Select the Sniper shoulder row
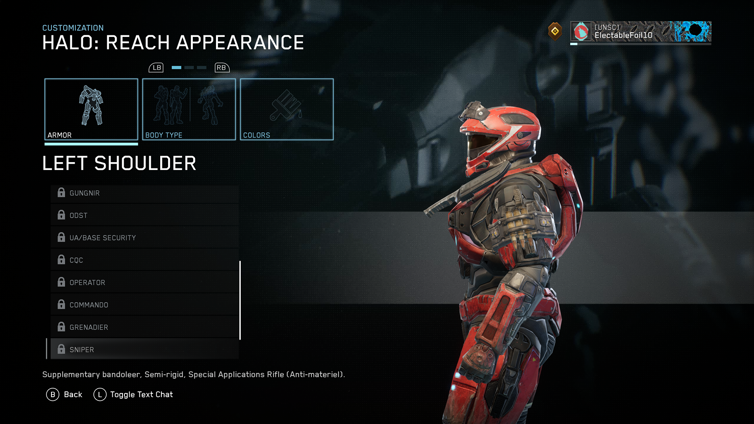 click(145, 350)
